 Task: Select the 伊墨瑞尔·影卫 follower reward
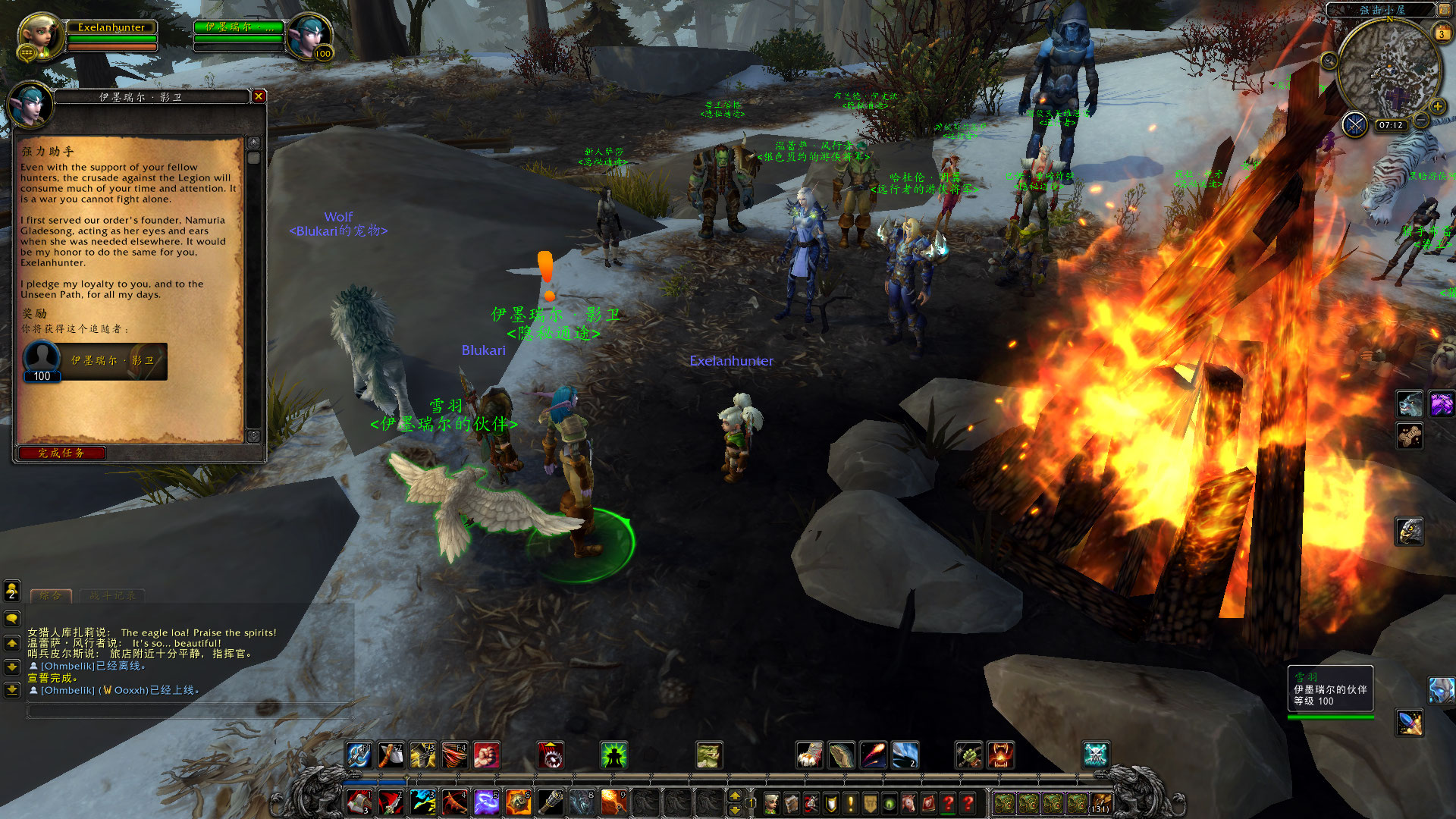tap(95, 361)
